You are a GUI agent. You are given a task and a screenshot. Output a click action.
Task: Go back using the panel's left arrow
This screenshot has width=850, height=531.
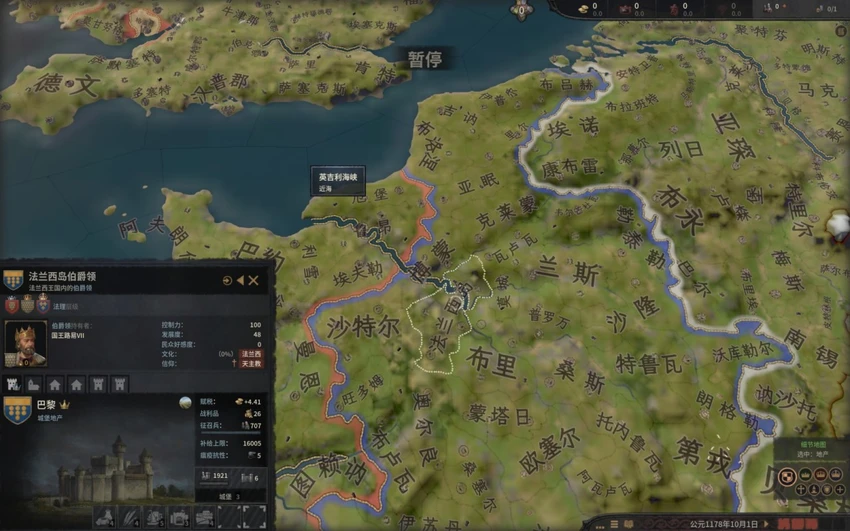(x=240, y=281)
